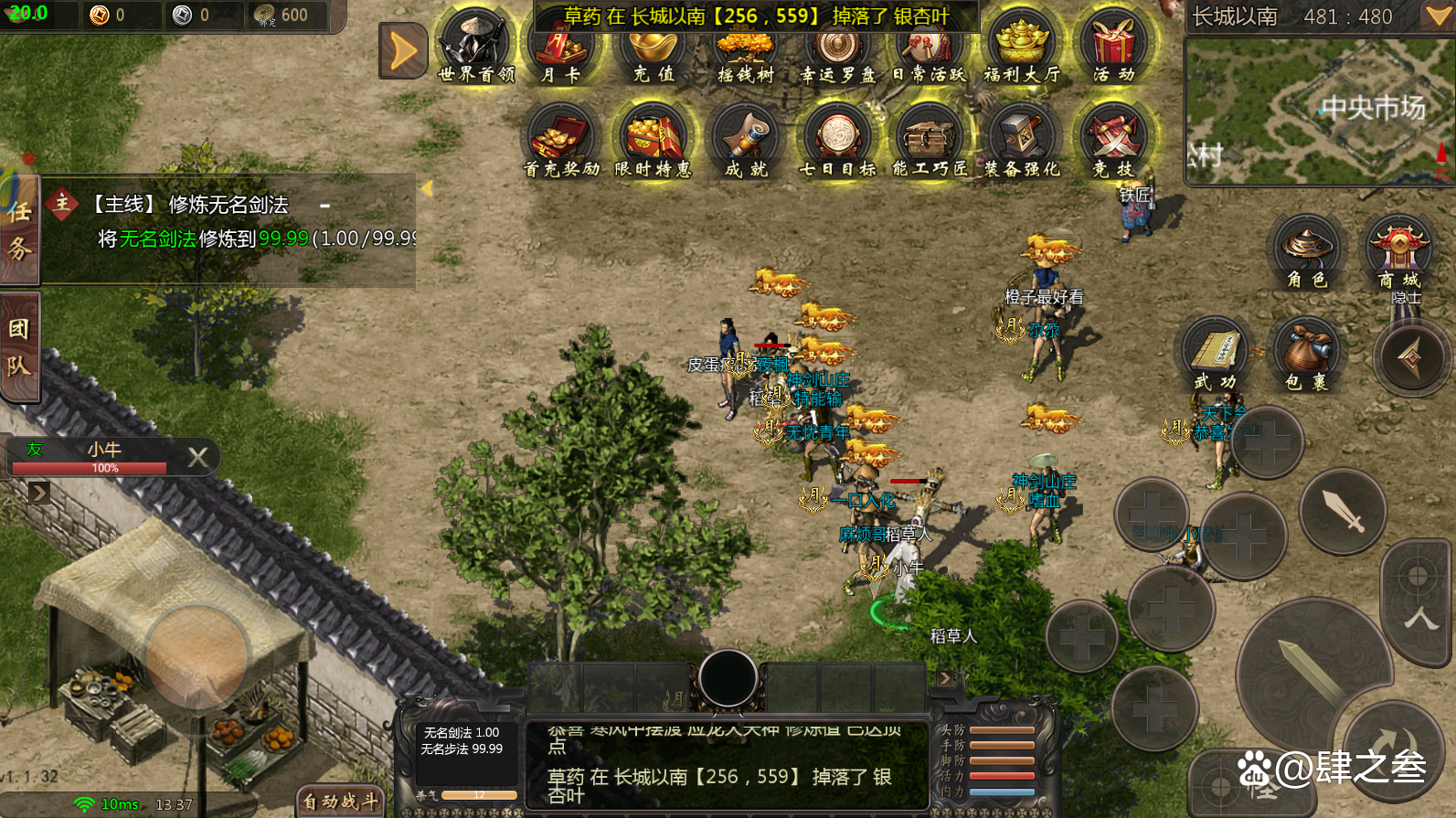This screenshot has width=1456, height=818.
Task: Switch to the 团队 team tab
Action: [19, 347]
